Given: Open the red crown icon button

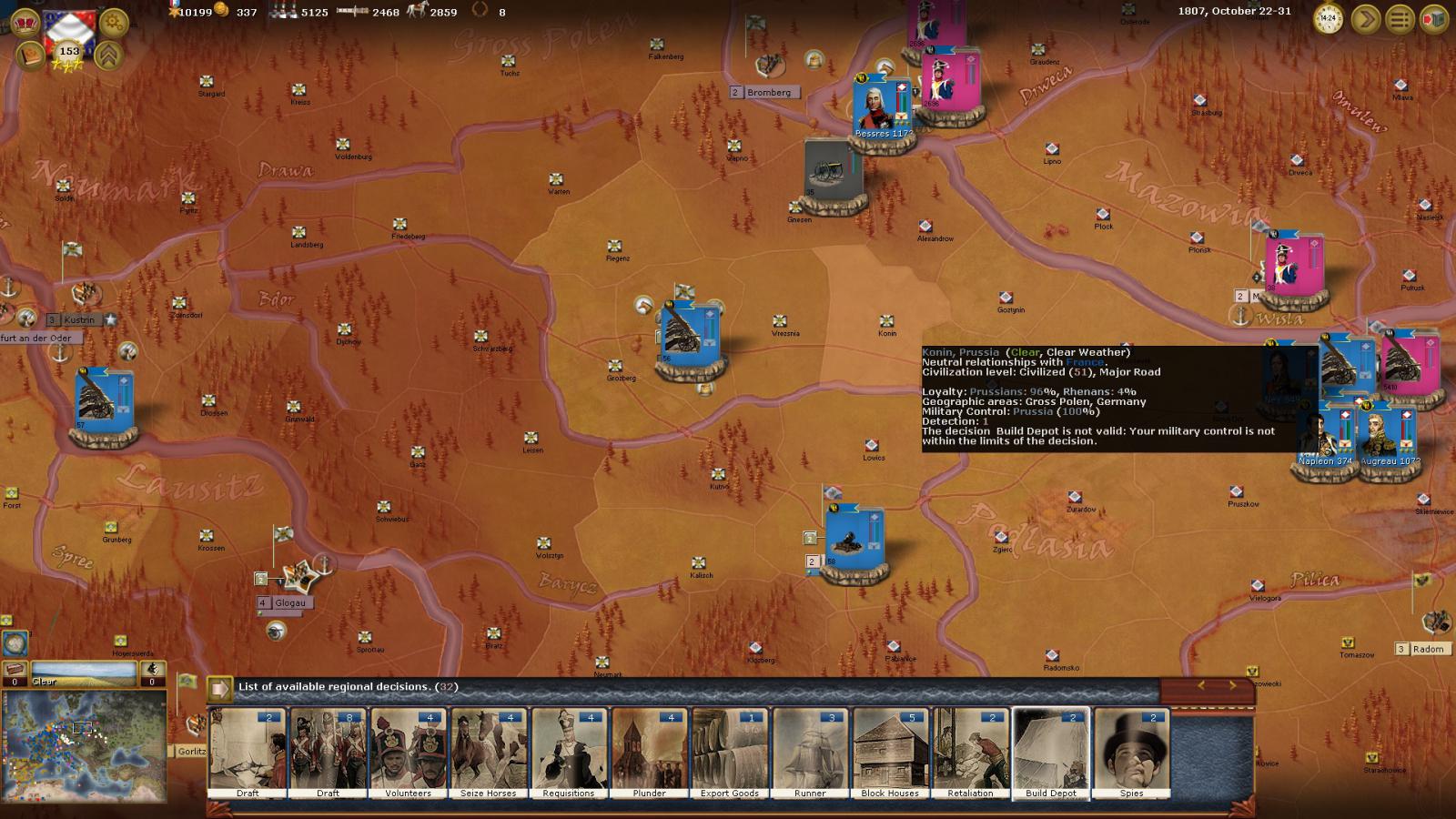Looking at the screenshot, I should point(28,21).
